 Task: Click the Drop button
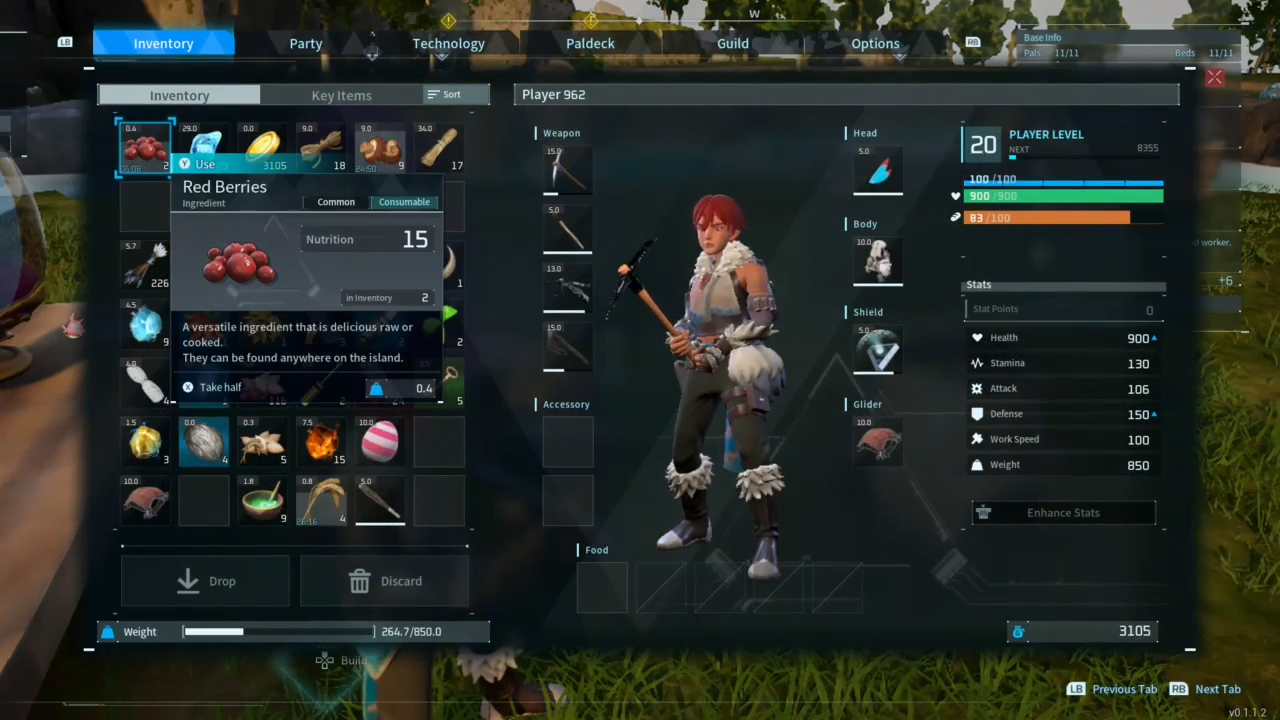205,581
